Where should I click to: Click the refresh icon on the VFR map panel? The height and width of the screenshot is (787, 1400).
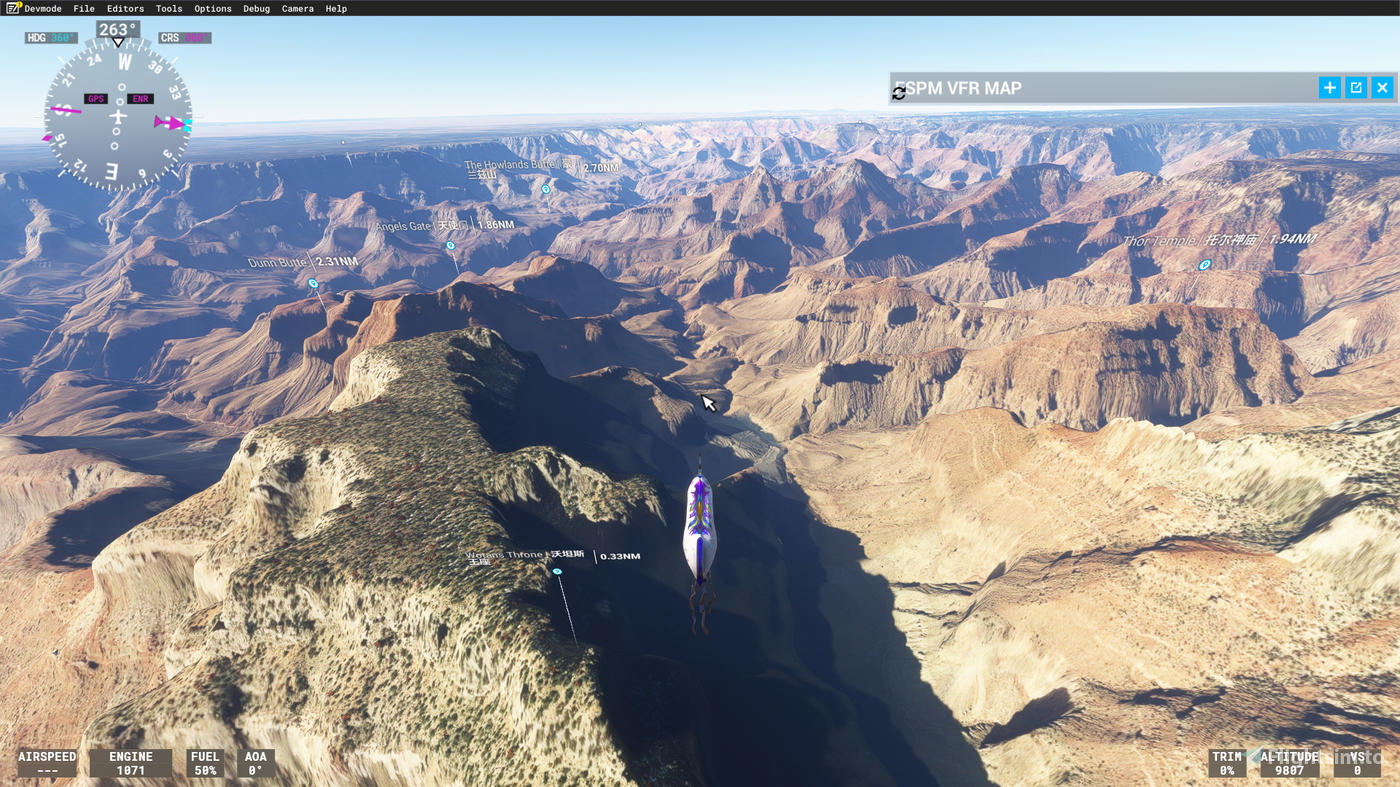tap(898, 91)
